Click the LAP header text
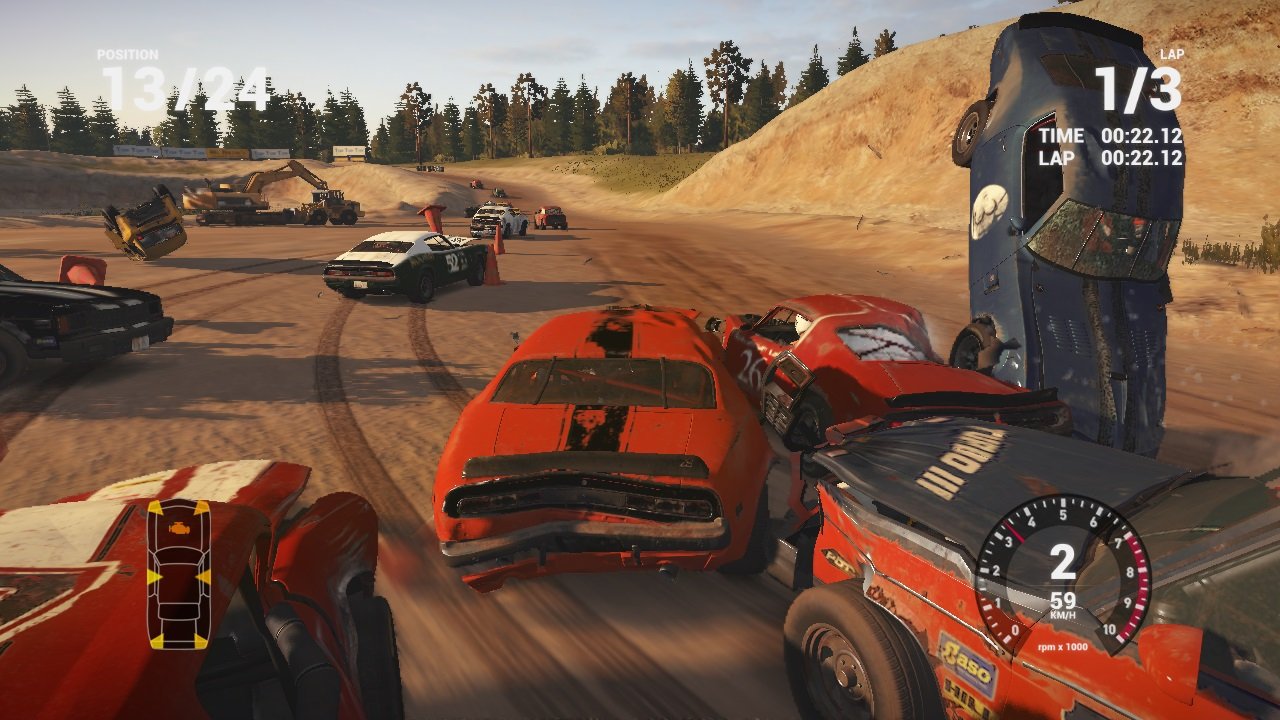 [x=1170, y=55]
